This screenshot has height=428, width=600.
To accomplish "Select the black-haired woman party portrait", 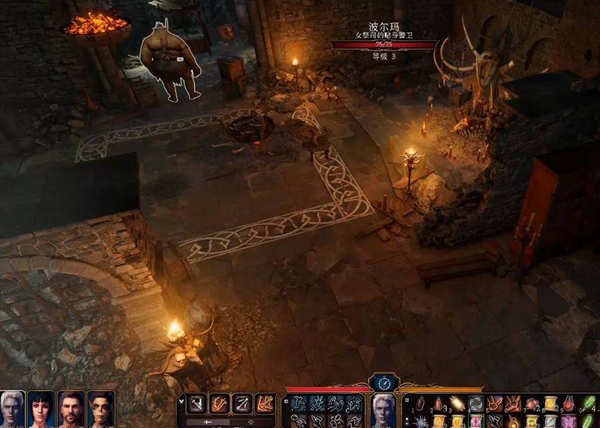I will [41, 410].
